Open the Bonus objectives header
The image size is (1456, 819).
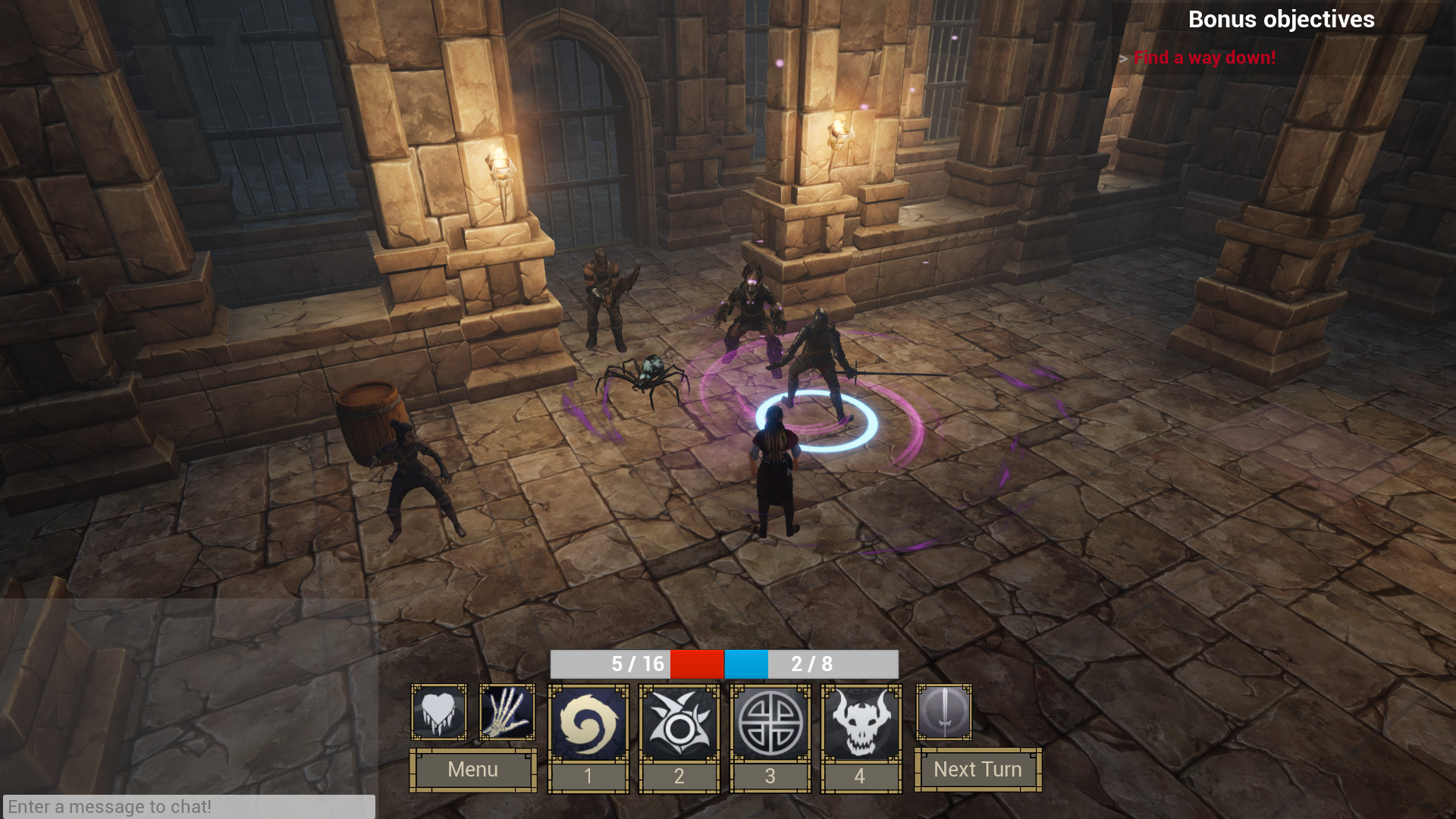1280,20
